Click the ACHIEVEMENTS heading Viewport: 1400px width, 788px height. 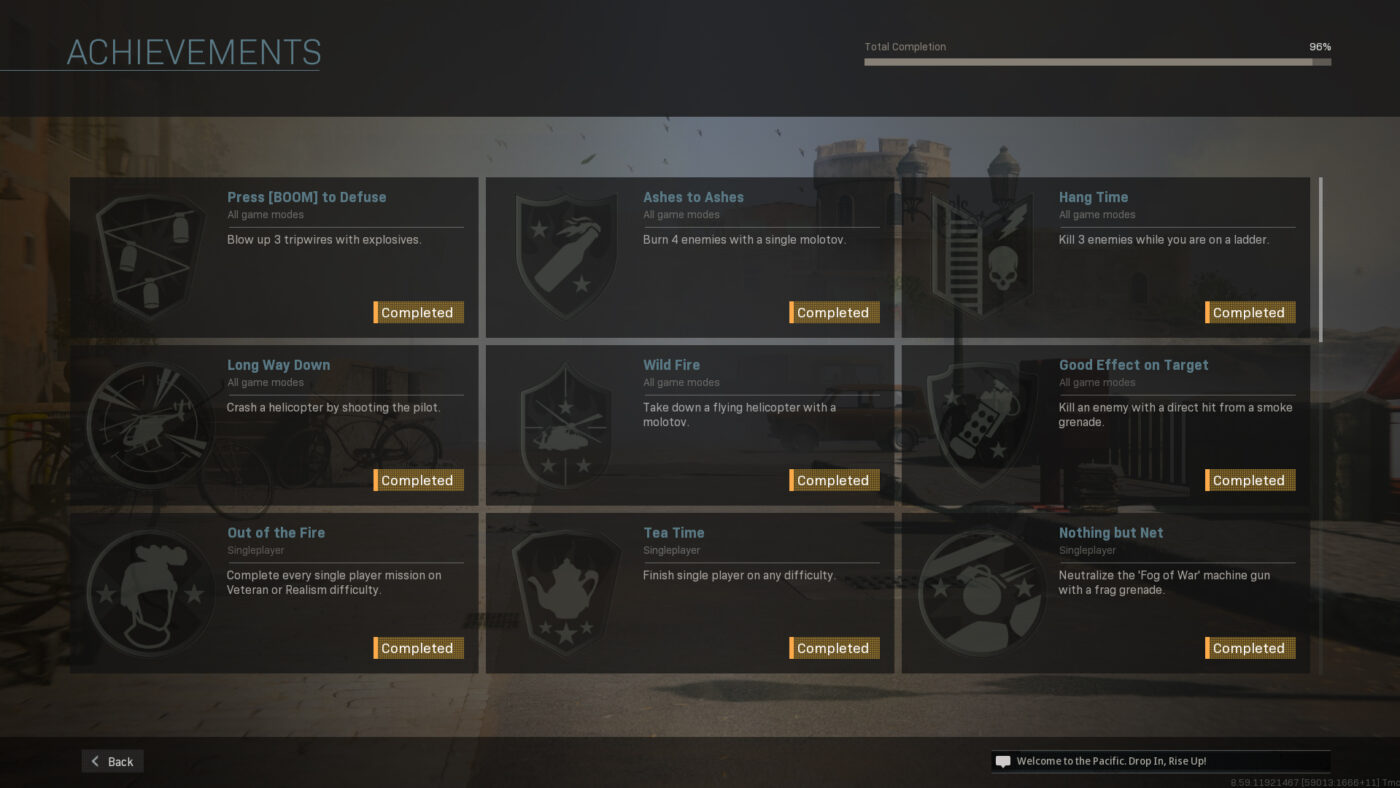click(x=193, y=52)
